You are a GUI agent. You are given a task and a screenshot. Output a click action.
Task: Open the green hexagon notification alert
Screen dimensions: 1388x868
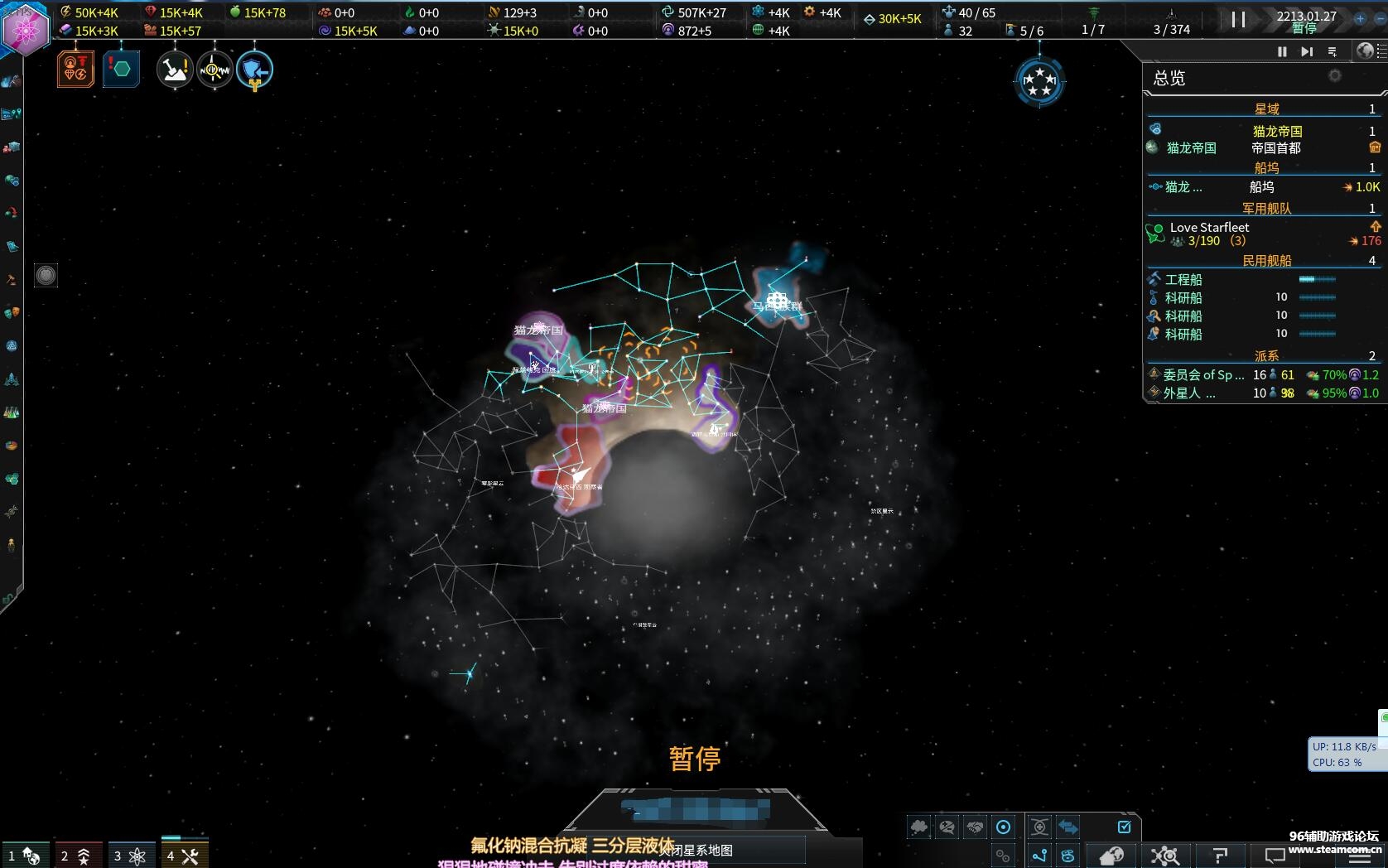(121, 69)
